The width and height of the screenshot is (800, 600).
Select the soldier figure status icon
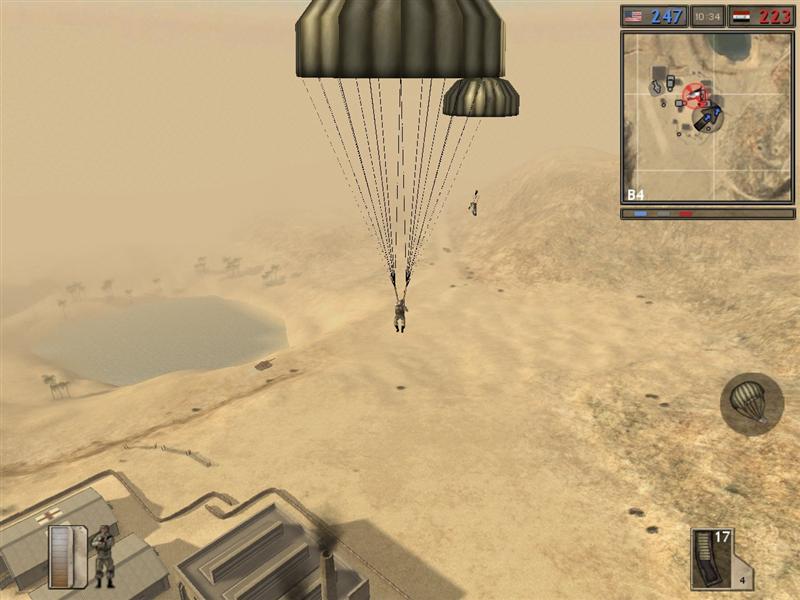pos(103,555)
